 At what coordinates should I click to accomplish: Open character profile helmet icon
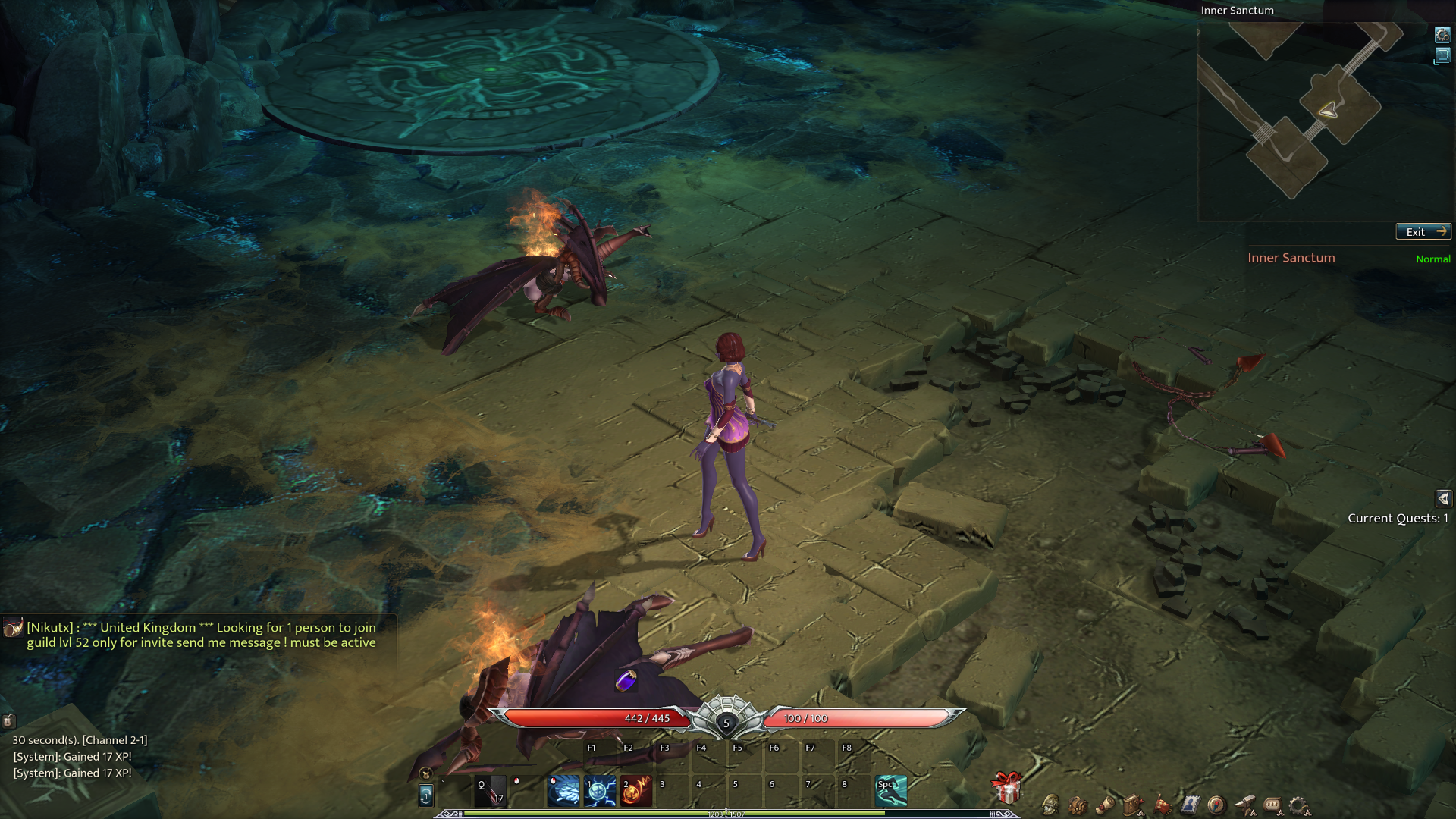point(1050,805)
